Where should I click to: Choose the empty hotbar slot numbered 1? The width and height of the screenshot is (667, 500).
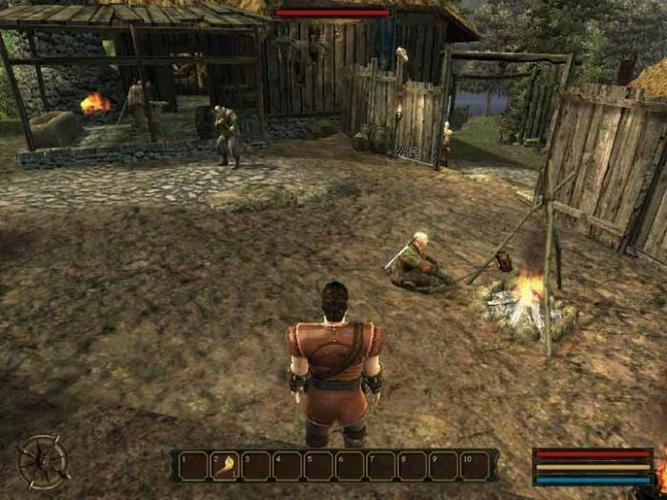(193, 465)
